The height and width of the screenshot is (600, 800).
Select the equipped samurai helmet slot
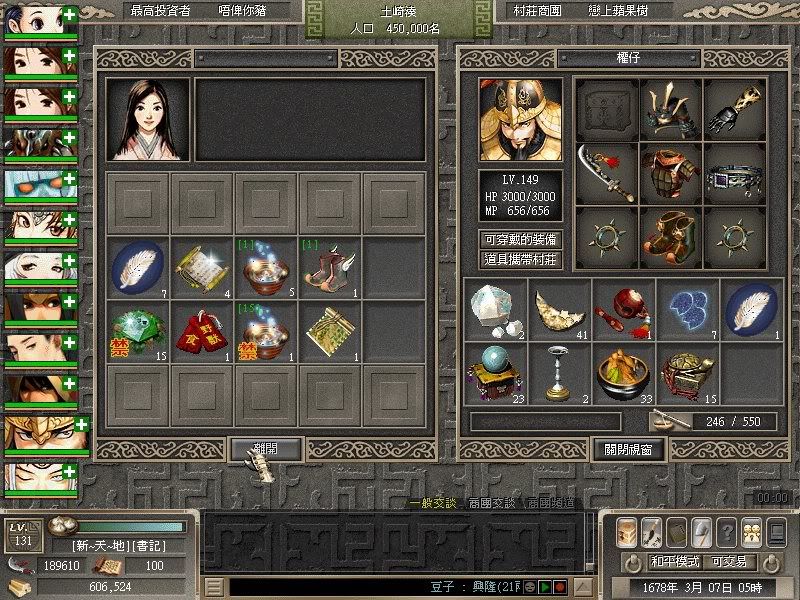(x=670, y=108)
